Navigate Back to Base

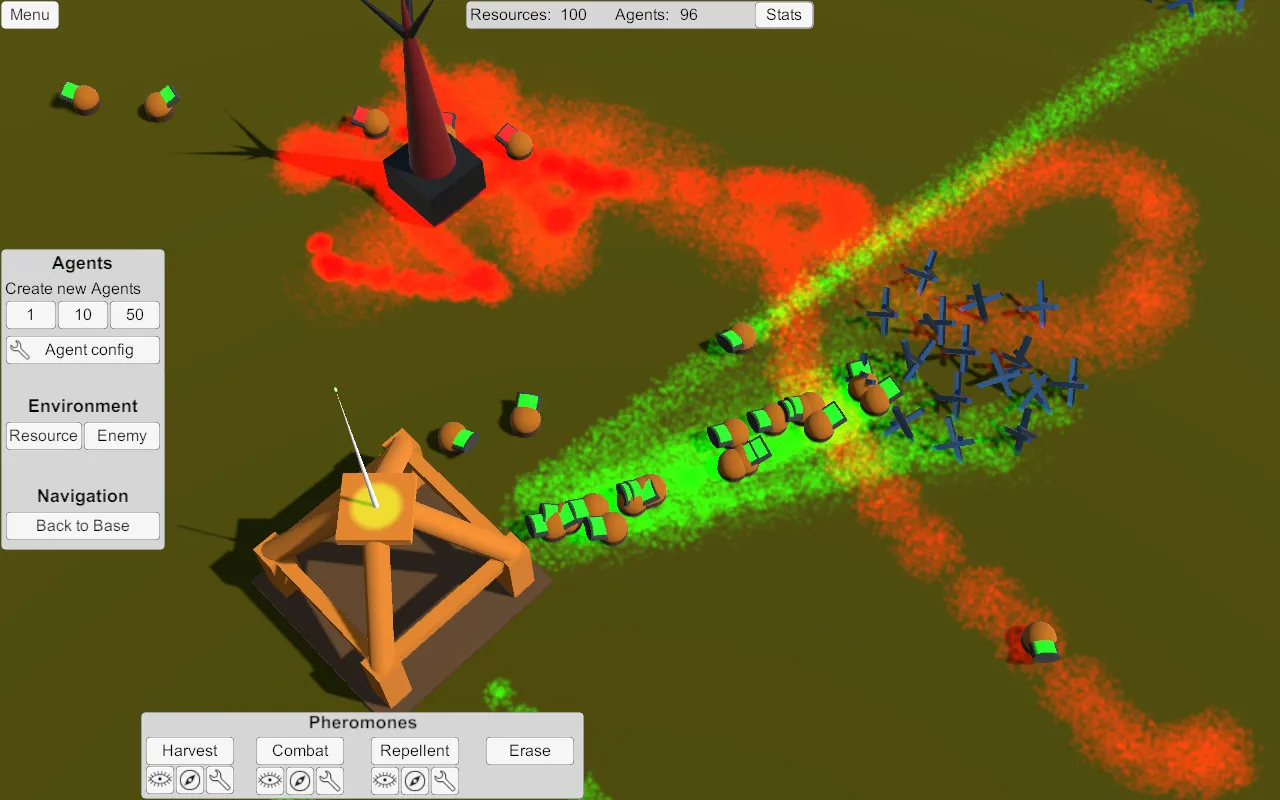pyautogui.click(x=83, y=526)
